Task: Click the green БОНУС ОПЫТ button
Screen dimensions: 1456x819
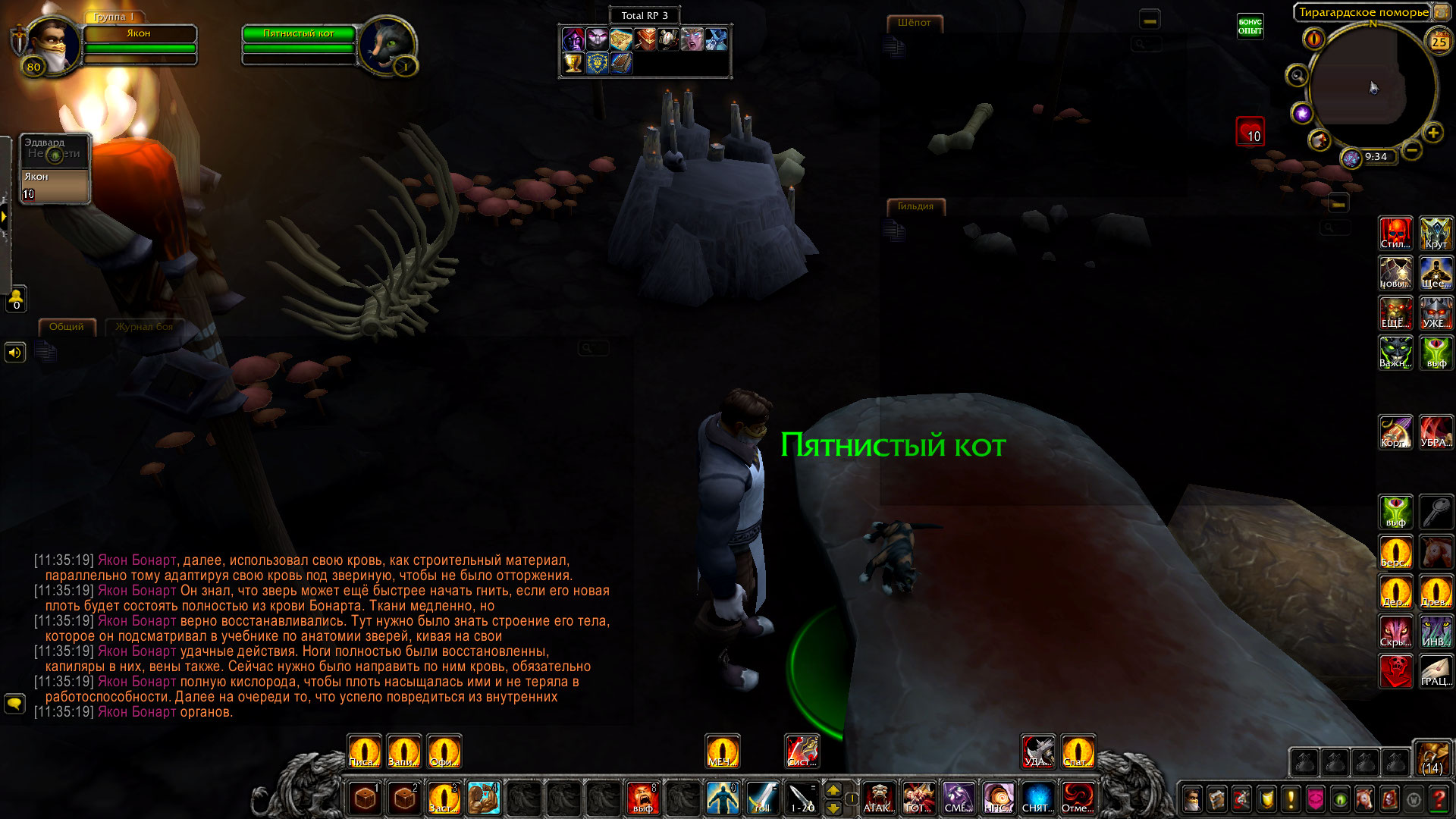Action: point(1250,27)
